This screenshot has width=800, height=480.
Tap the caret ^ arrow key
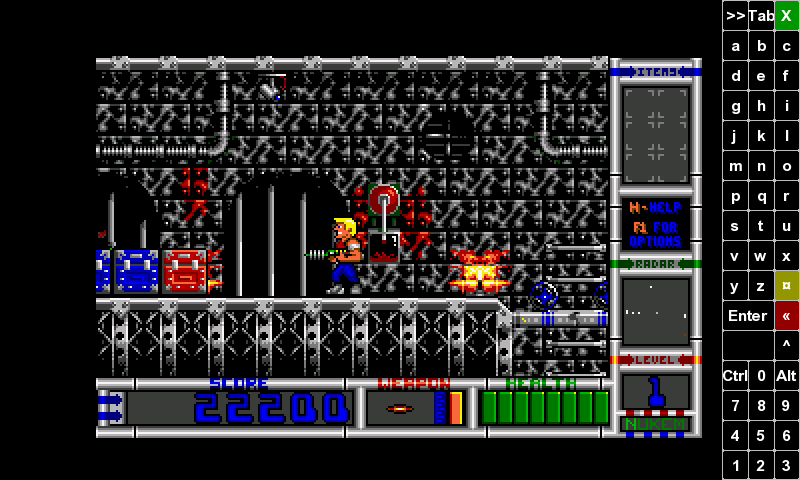(x=787, y=346)
